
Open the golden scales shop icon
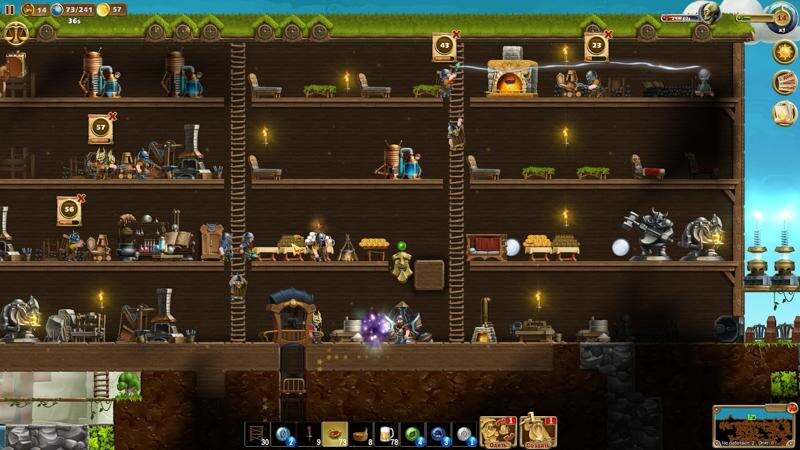click(x=16, y=32)
